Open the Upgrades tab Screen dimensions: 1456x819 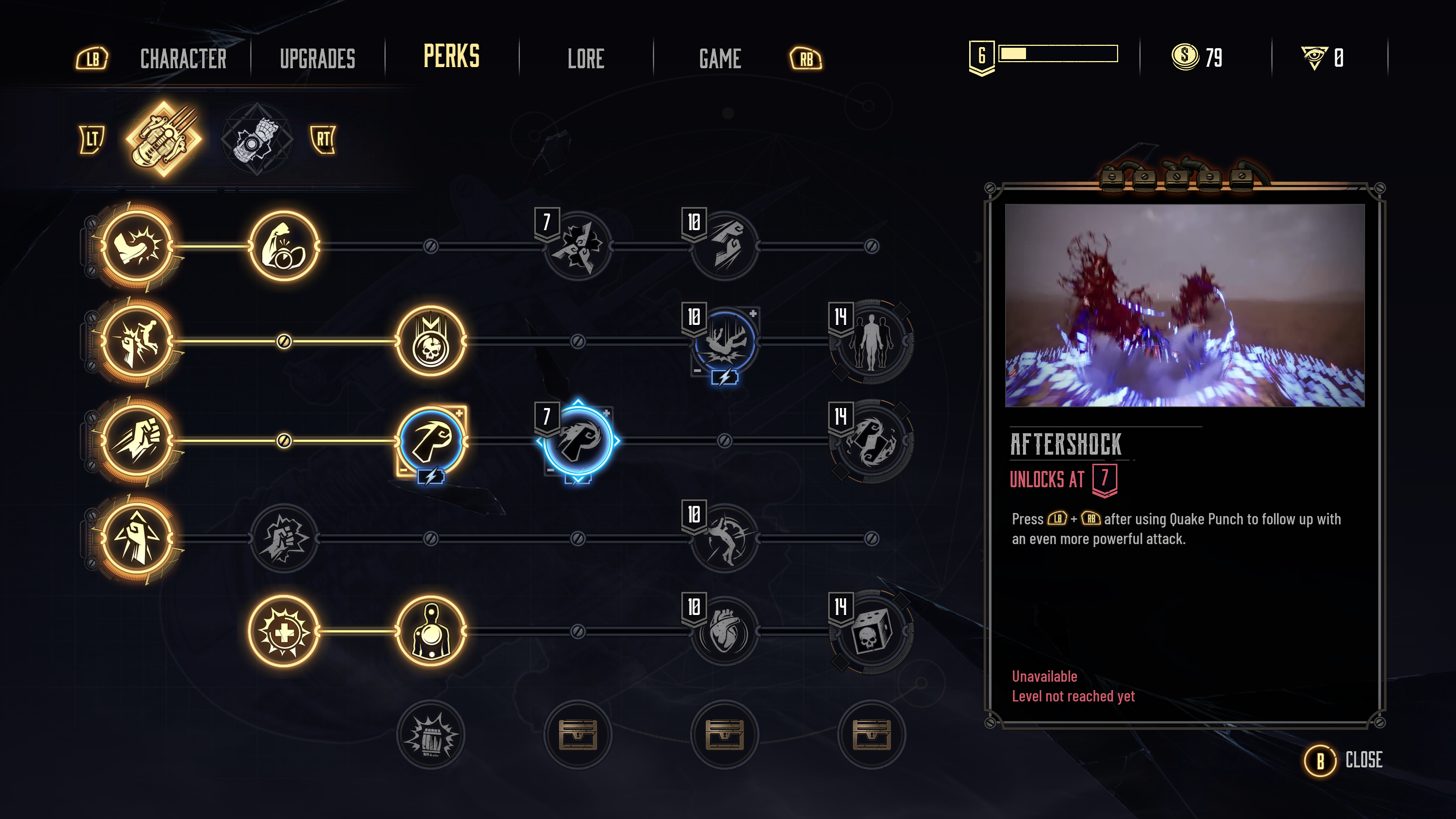point(317,58)
